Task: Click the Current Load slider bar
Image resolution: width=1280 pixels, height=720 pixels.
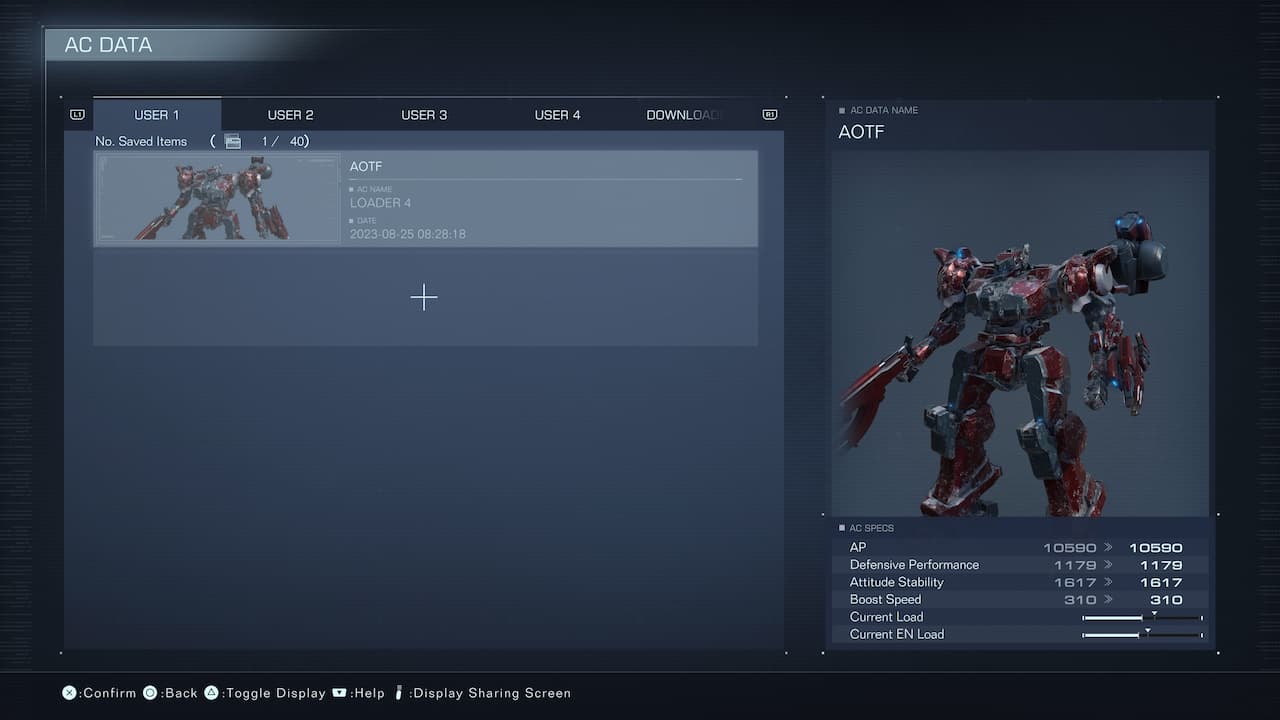Action: coord(1140,617)
